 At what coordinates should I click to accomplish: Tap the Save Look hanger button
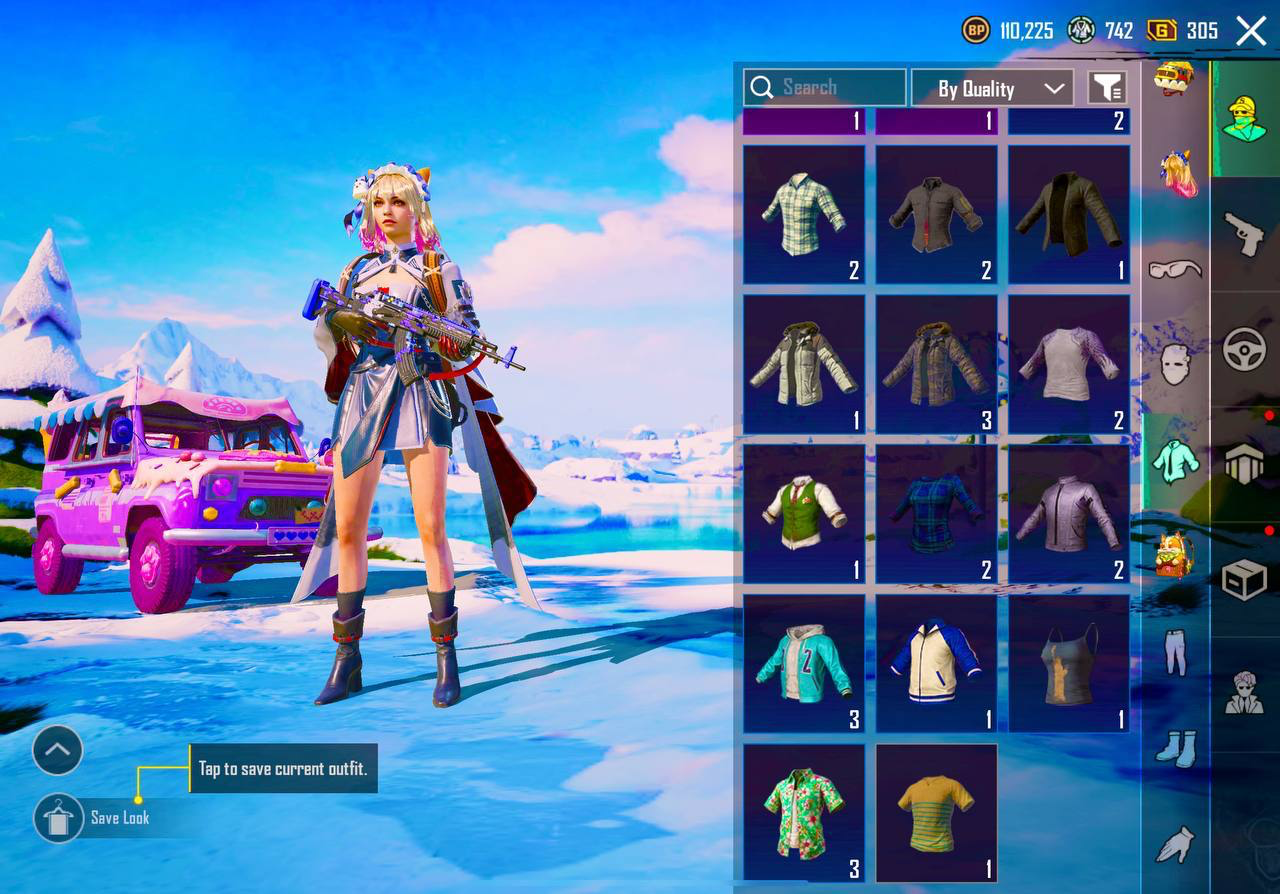coord(59,818)
